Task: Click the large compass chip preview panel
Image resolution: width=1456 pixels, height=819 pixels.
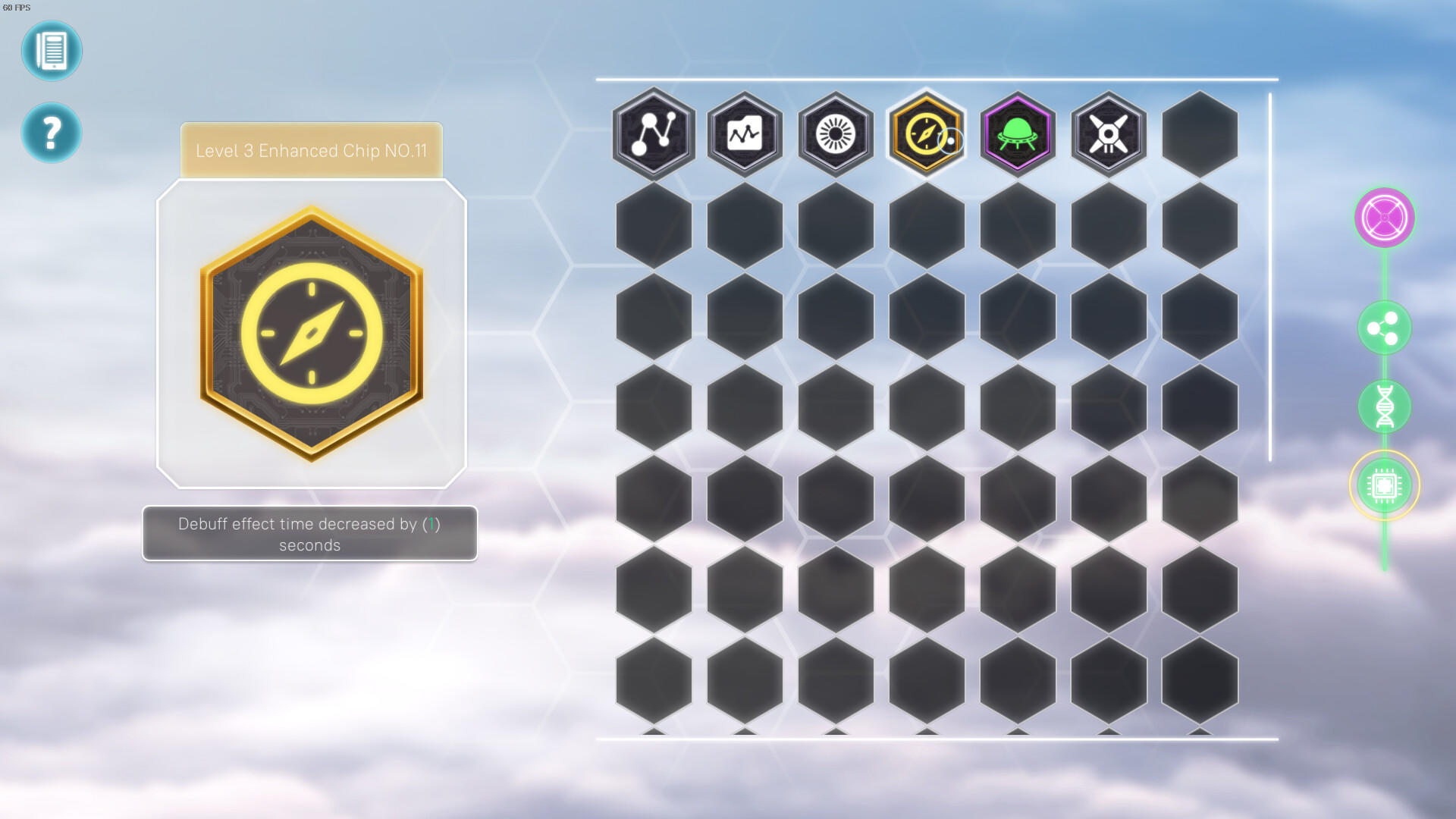Action: click(x=310, y=334)
